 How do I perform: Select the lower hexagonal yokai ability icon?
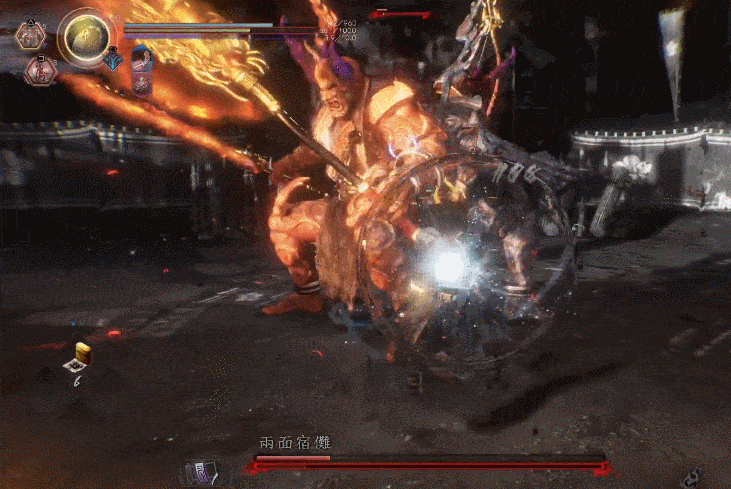[x=41, y=72]
